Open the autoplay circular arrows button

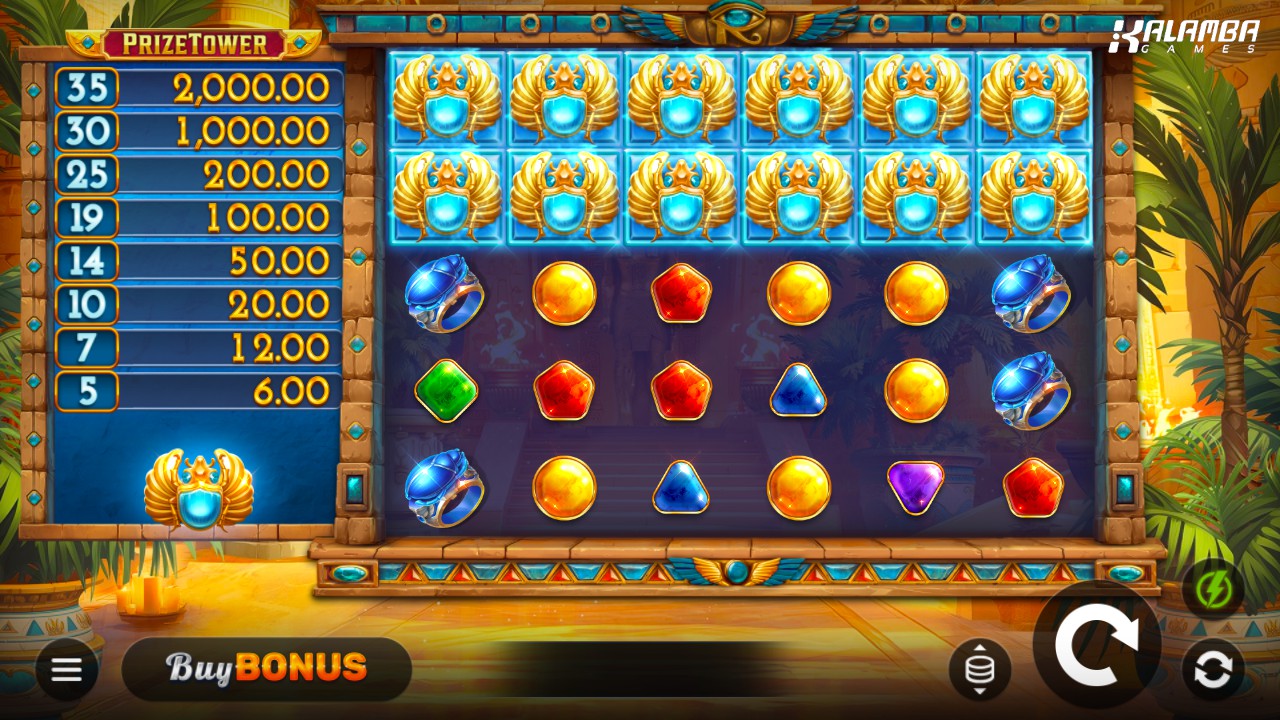tap(1213, 669)
